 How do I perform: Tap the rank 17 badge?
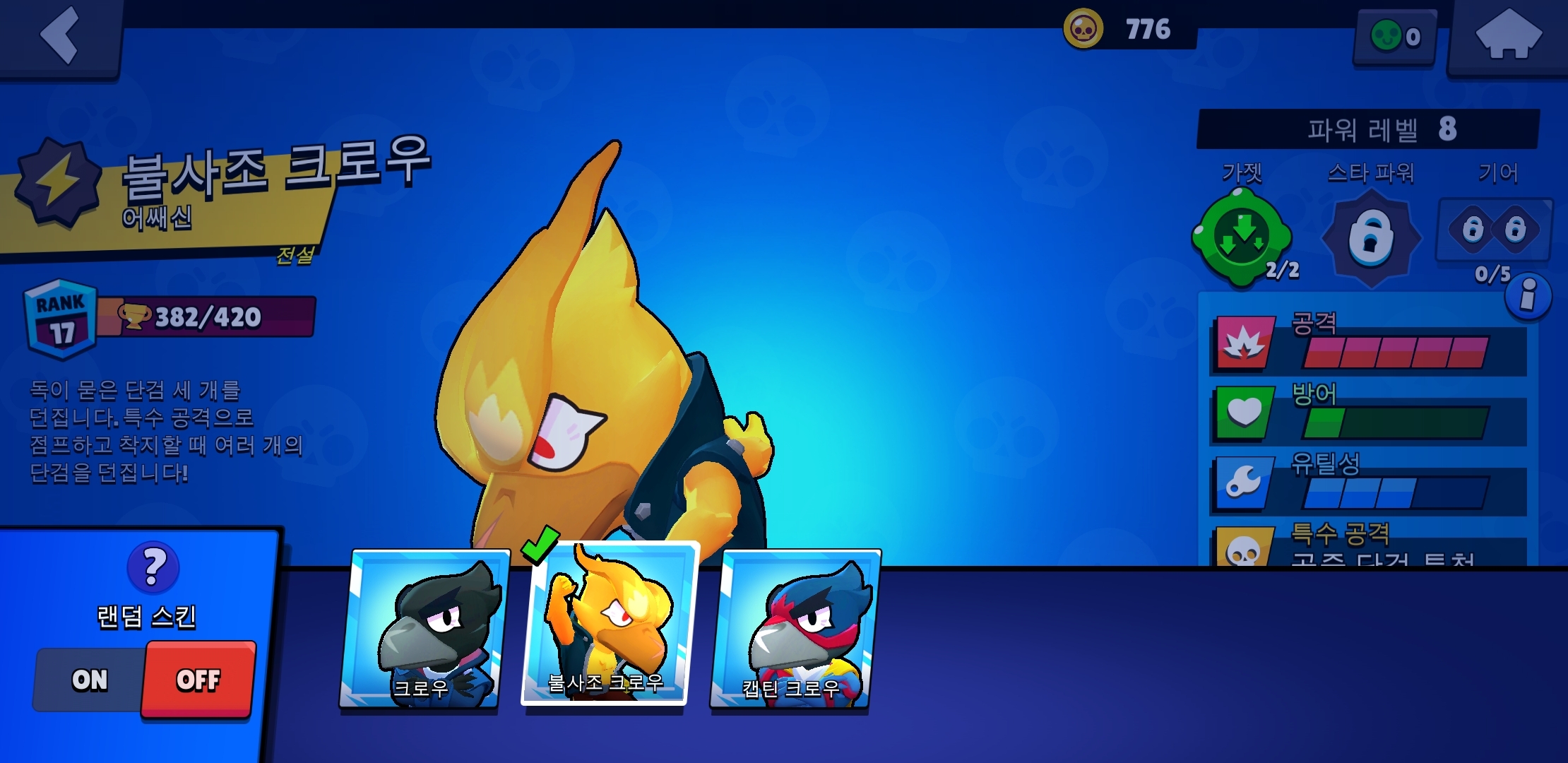pos(61,319)
